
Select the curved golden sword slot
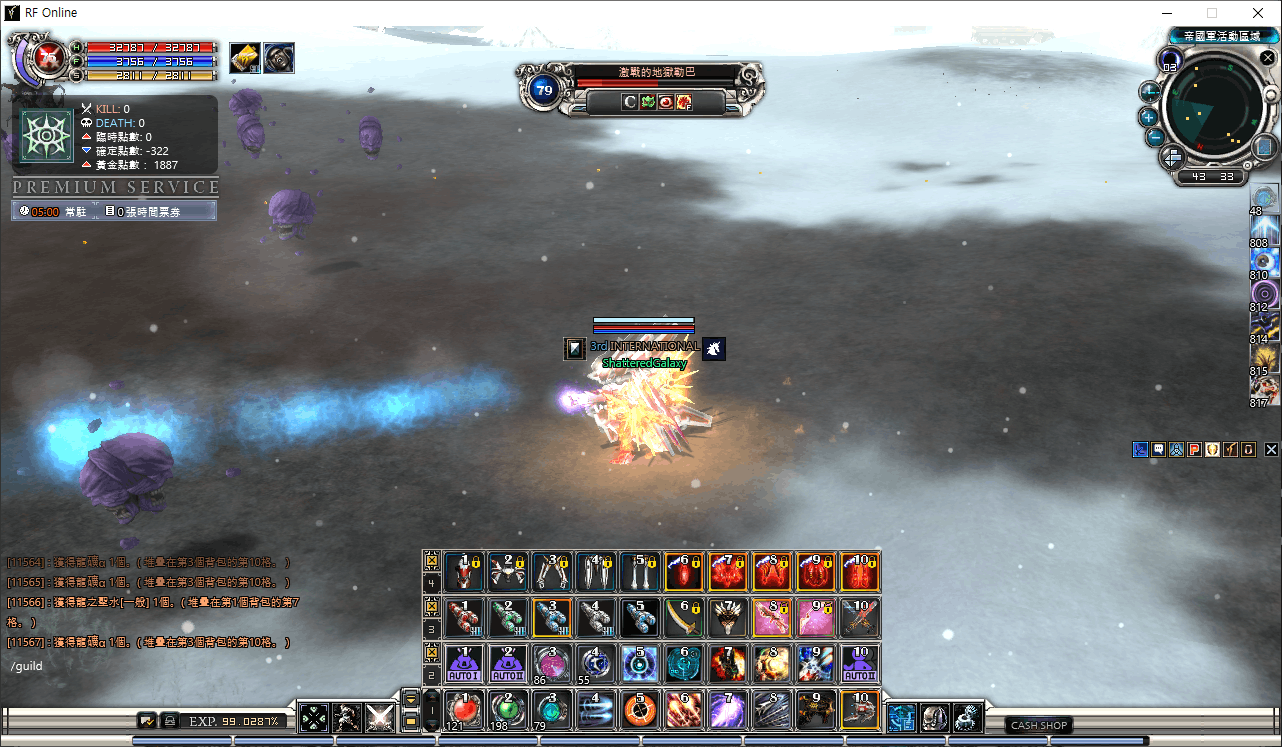pyautogui.click(x=684, y=617)
